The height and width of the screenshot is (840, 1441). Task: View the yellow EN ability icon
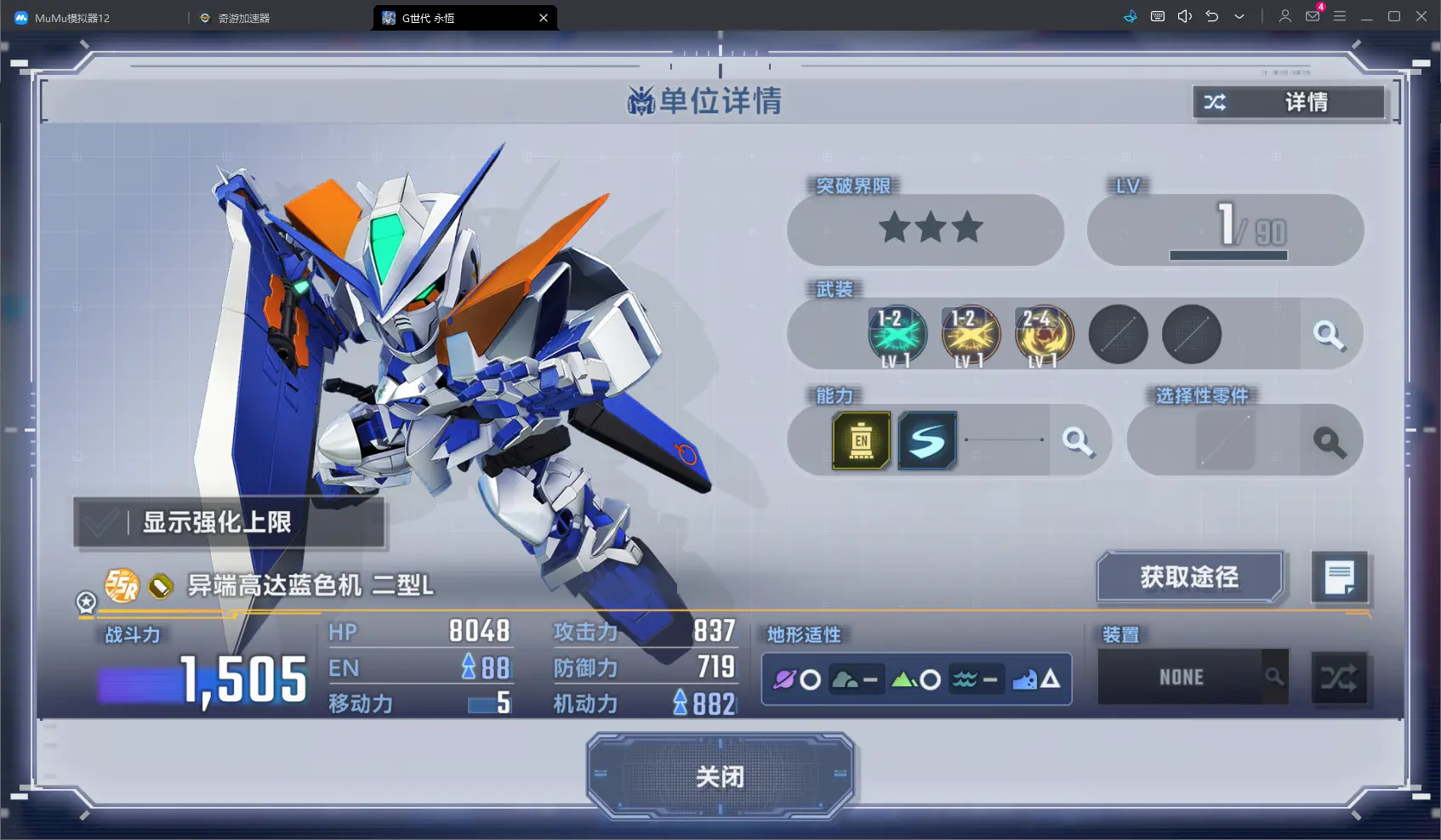coord(861,440)
